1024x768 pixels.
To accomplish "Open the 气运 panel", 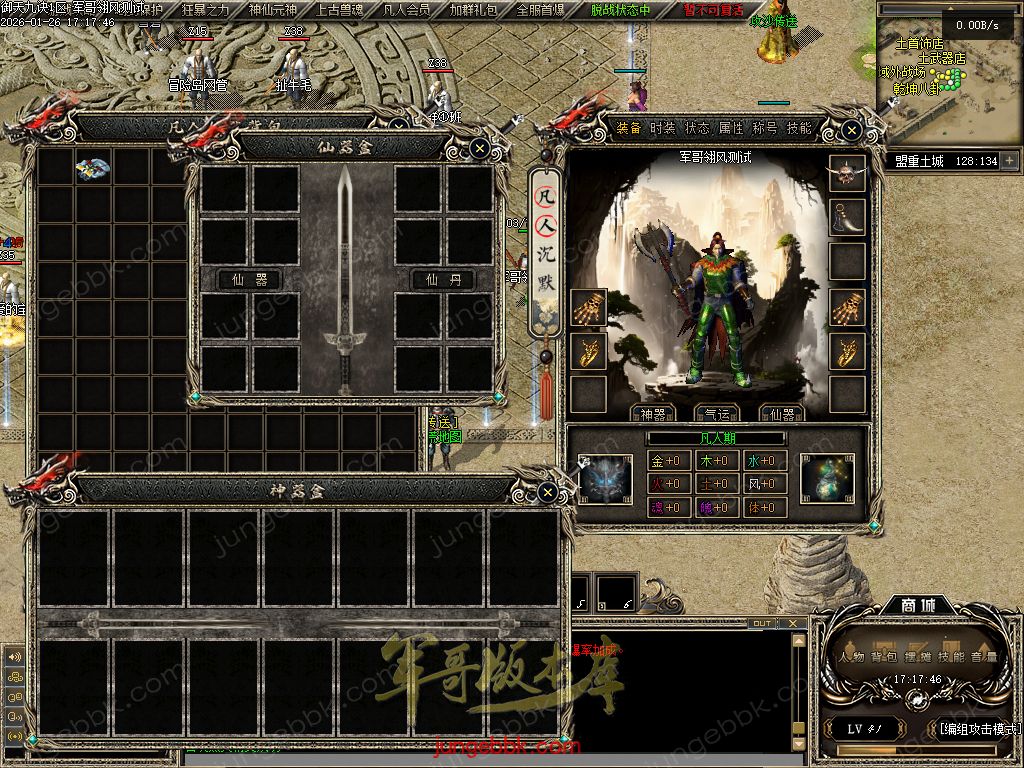I will click(716, 414).
